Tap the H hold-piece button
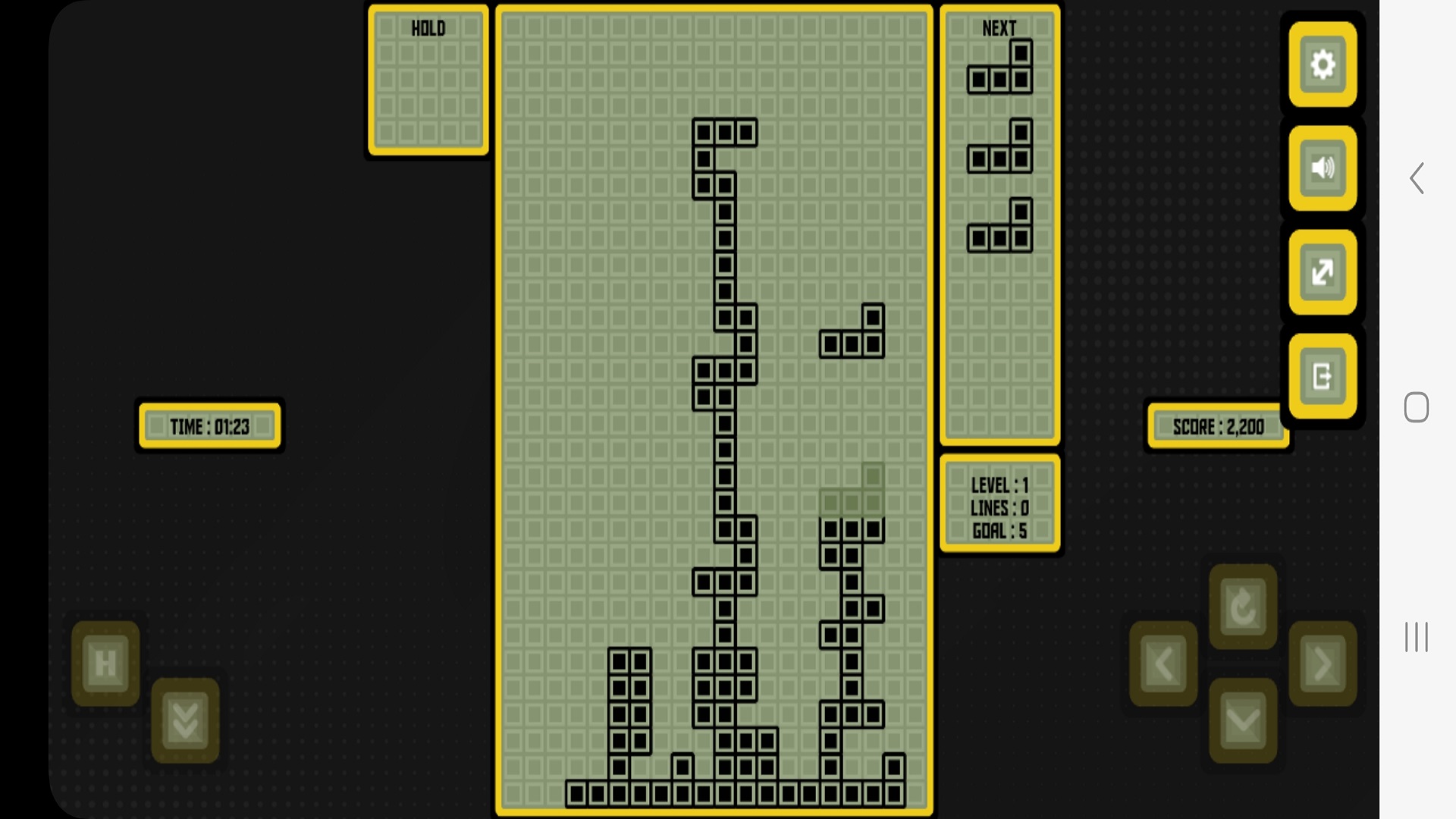The height and width of the screenshot is (819, 1456). coord(104,664)
